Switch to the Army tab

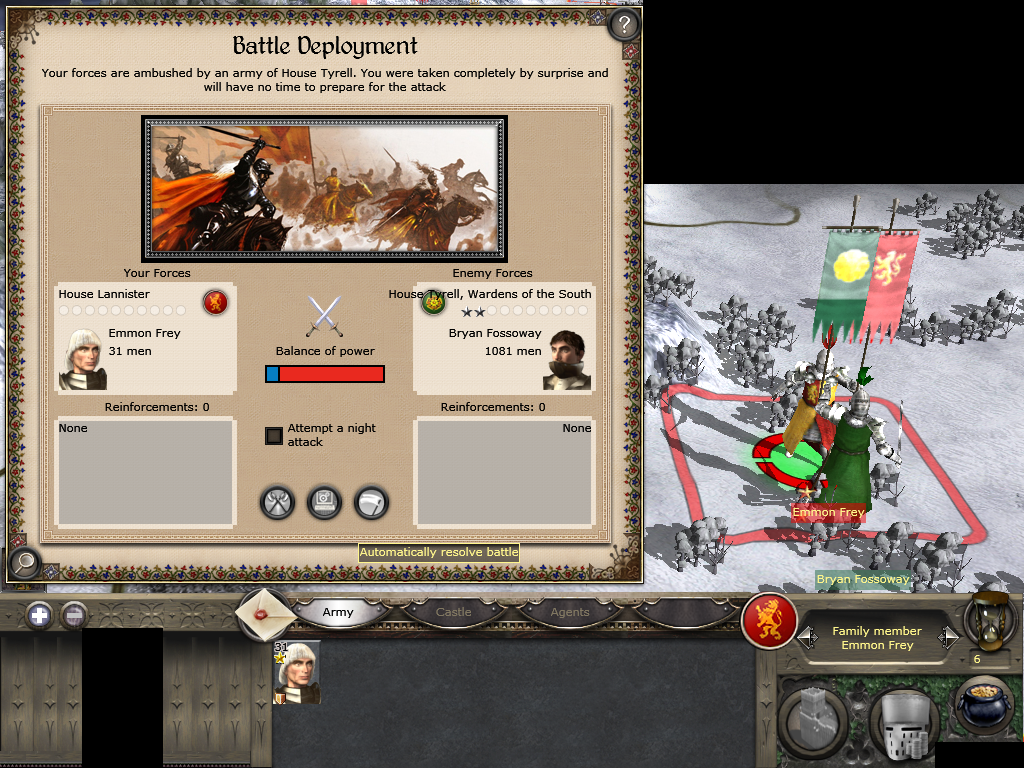click(x=338, y=612)
